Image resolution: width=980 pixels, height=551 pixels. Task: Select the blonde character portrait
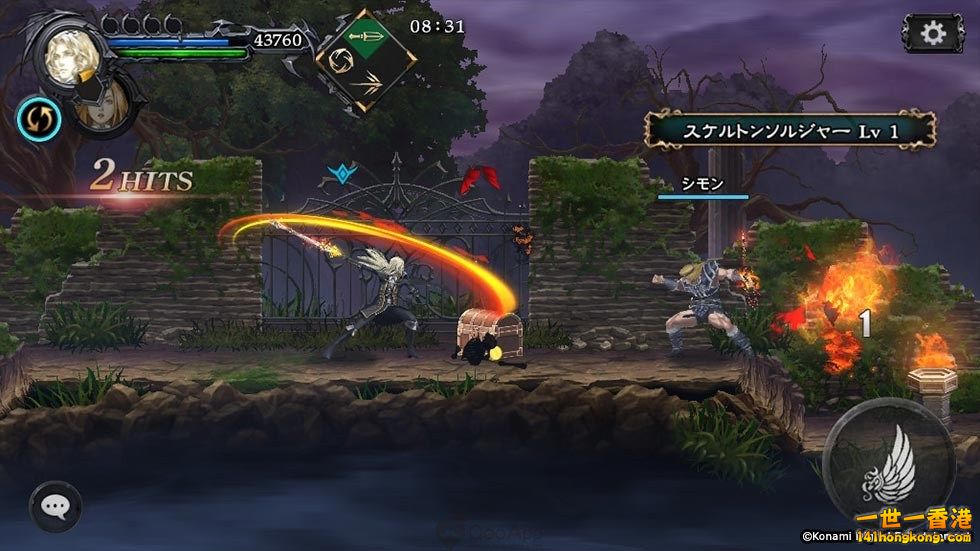coord(68,53)
